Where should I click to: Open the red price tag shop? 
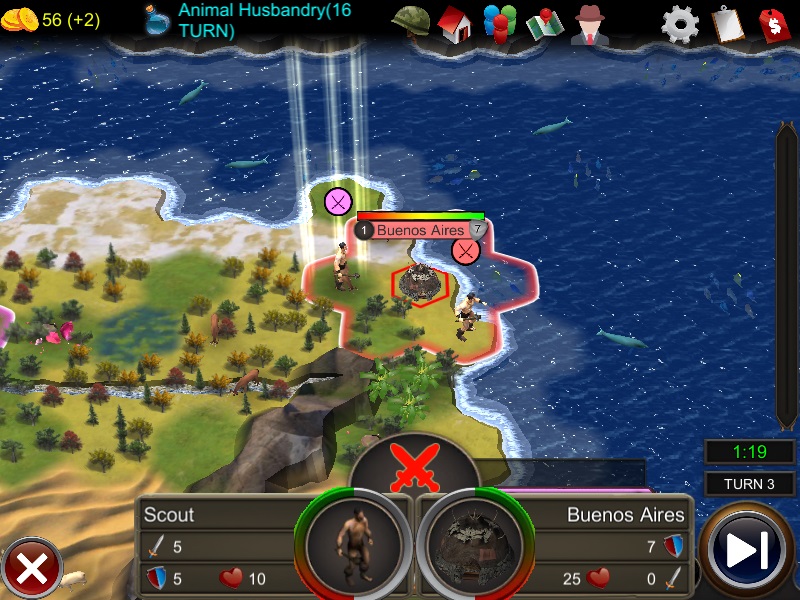click(773, 23)
